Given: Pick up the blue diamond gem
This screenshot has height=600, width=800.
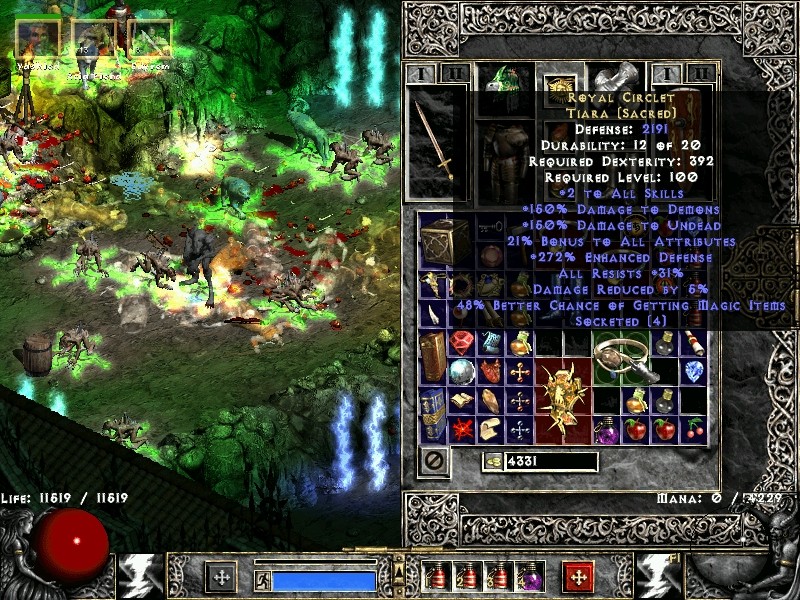Looking at the screenshot, I should pos(694,371).
